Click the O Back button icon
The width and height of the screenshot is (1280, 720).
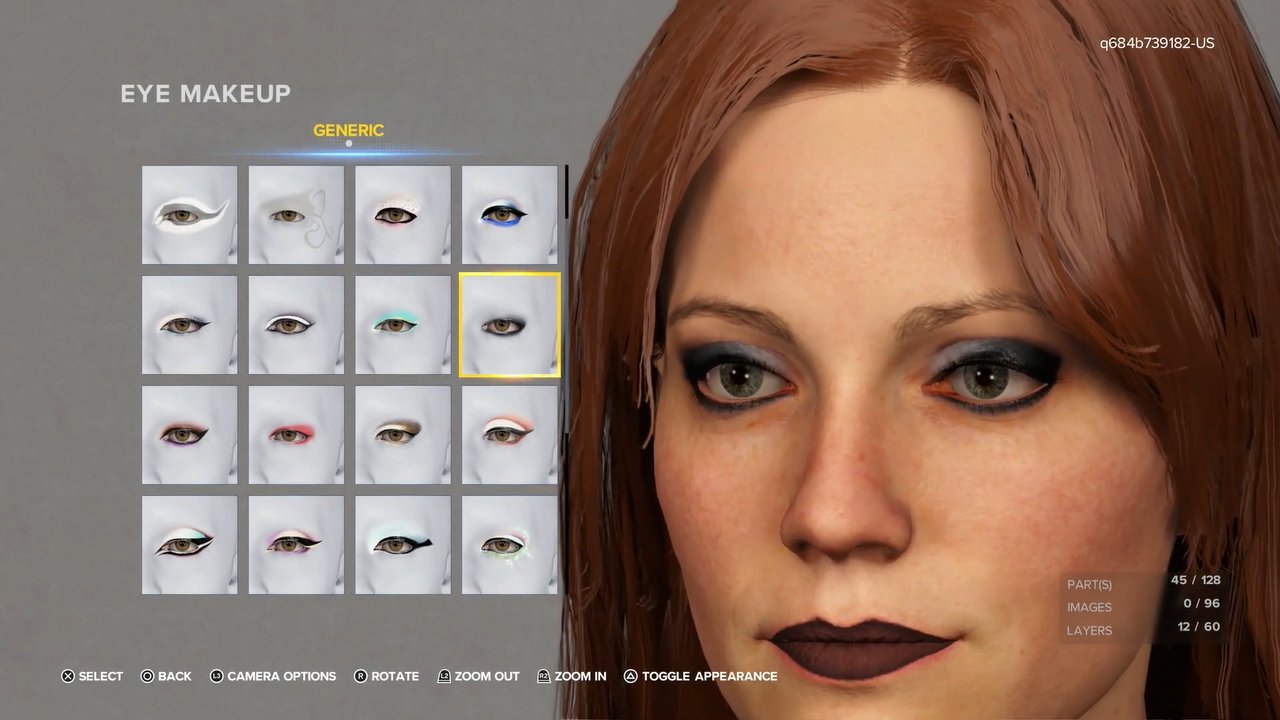pos(146,676)
